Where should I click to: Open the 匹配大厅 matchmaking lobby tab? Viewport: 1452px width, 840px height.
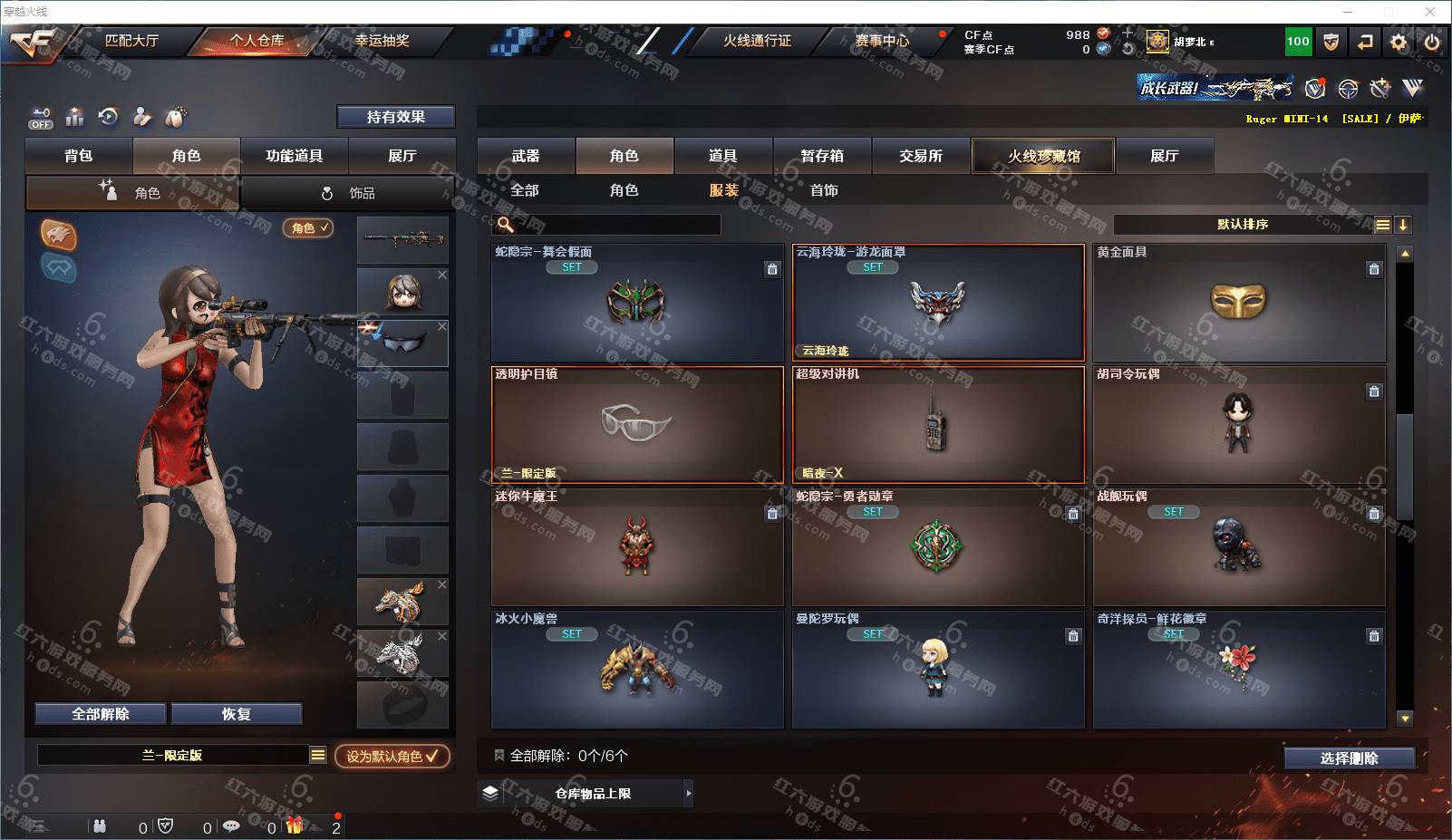[131, 41]
